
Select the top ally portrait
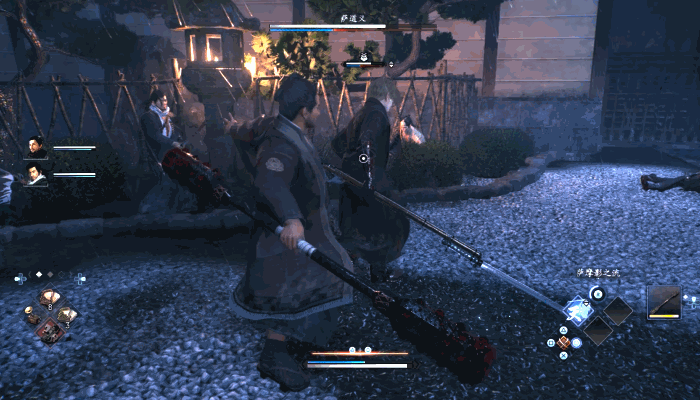point(36,148)
